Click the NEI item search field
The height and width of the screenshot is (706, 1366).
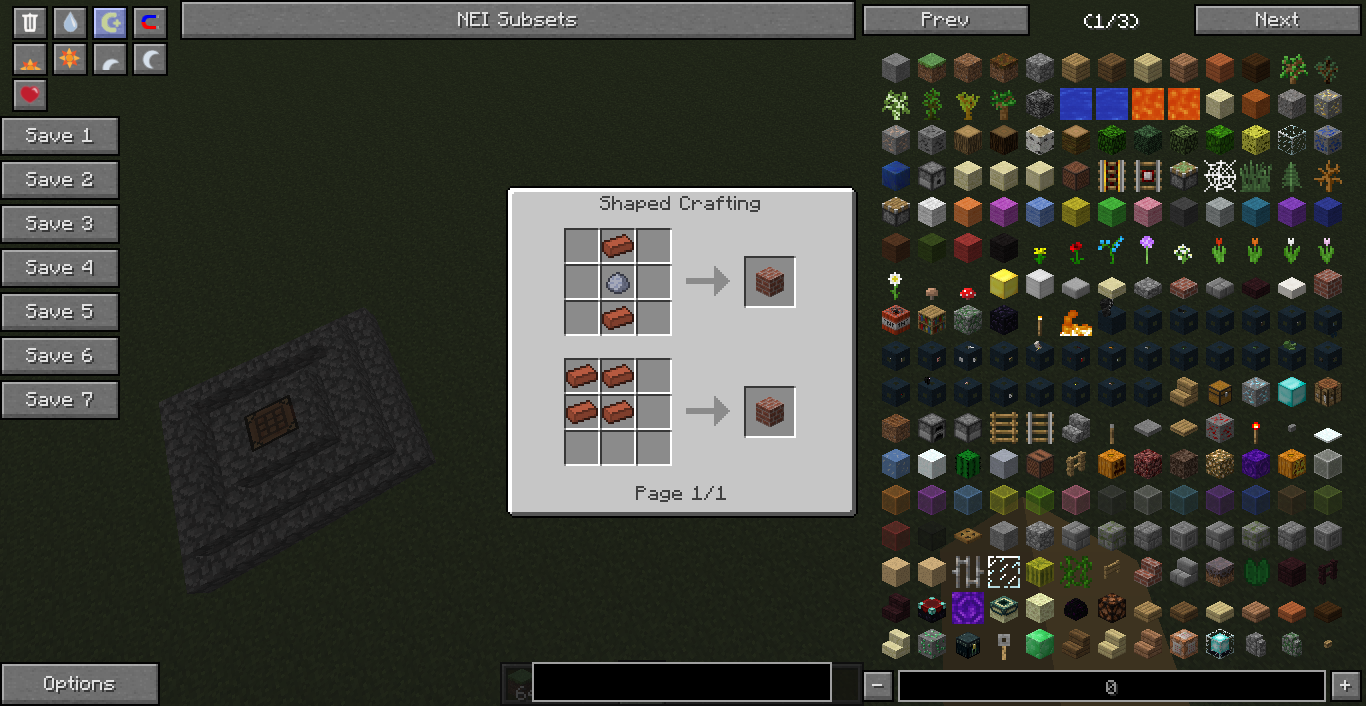[681, 682]
